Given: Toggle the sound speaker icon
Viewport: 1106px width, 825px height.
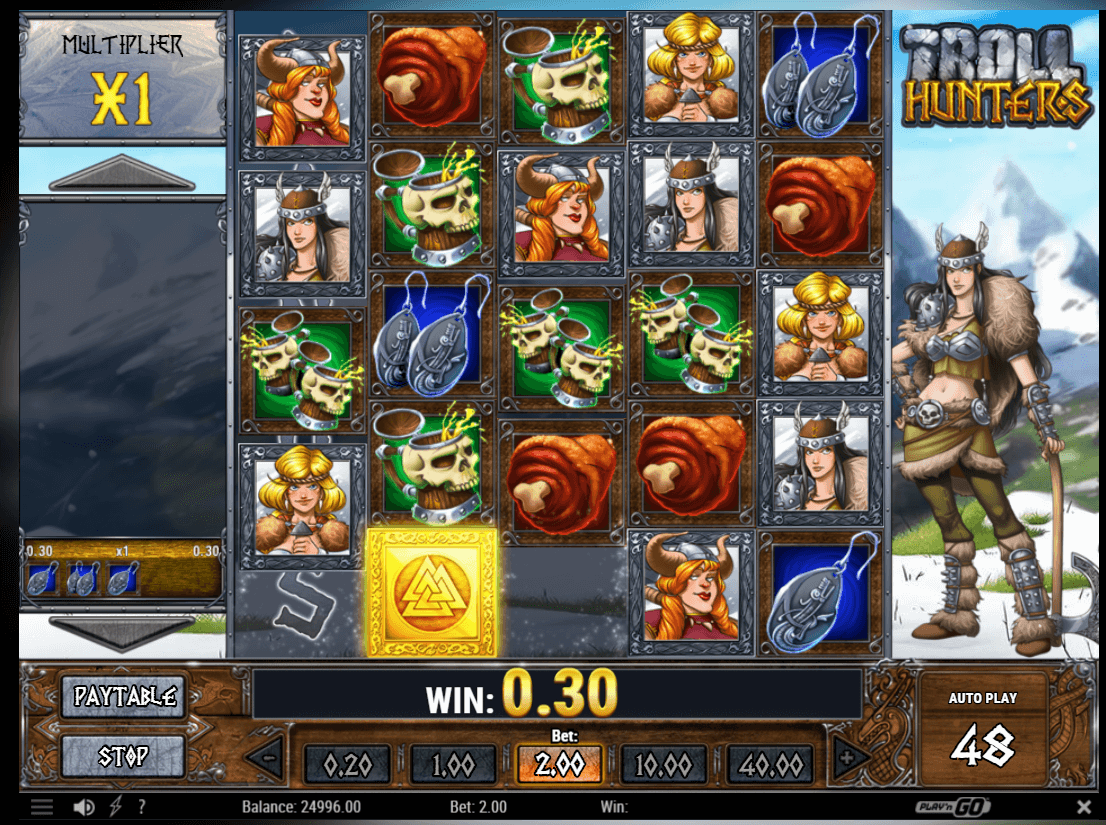Looking at the screenshot, I should (x=84, y=807).
